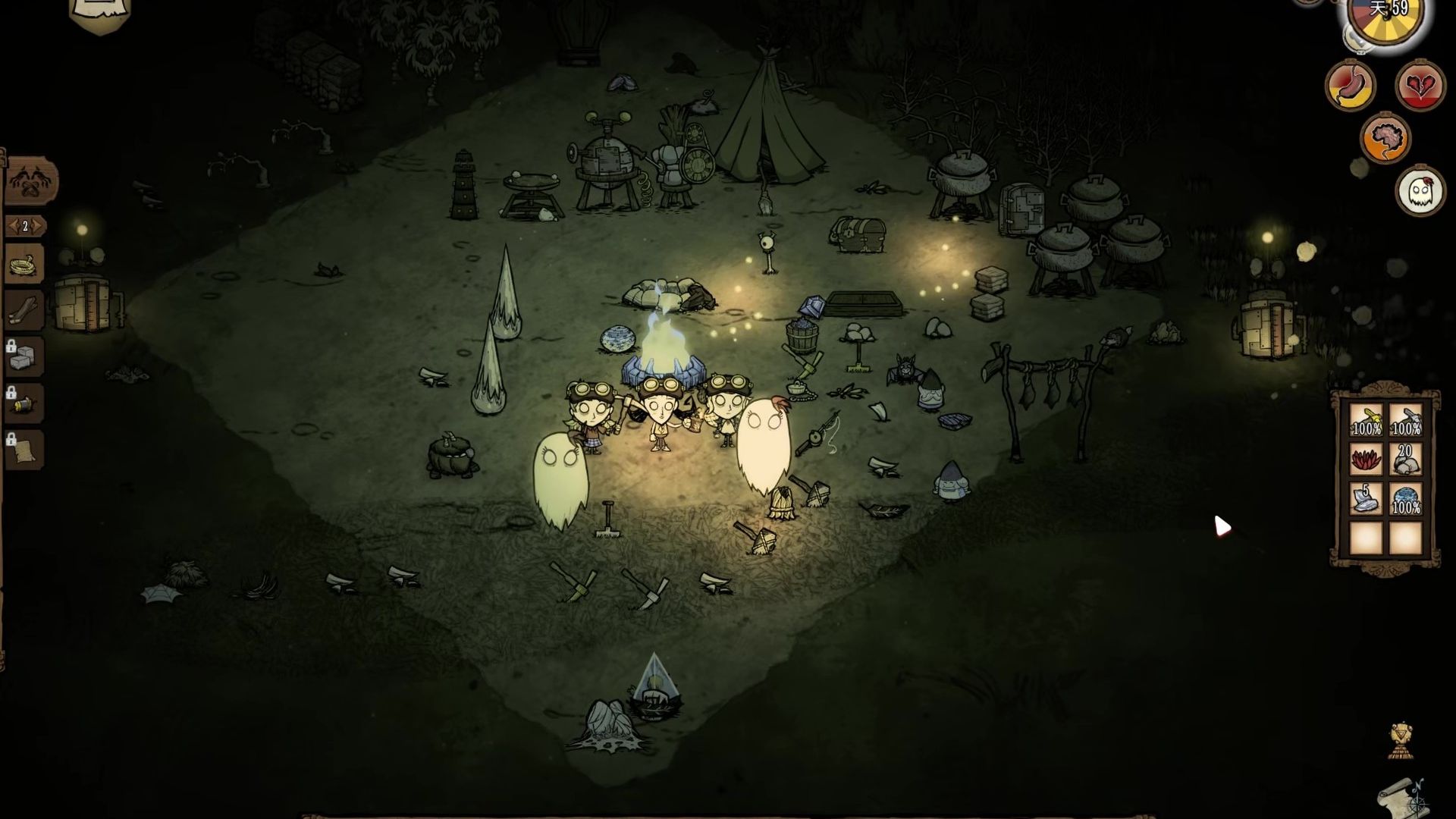Image resolution: width=1456 pixels, height=819 pixels.
Task: Craft the boards recipe
Action: pos(25,309)
